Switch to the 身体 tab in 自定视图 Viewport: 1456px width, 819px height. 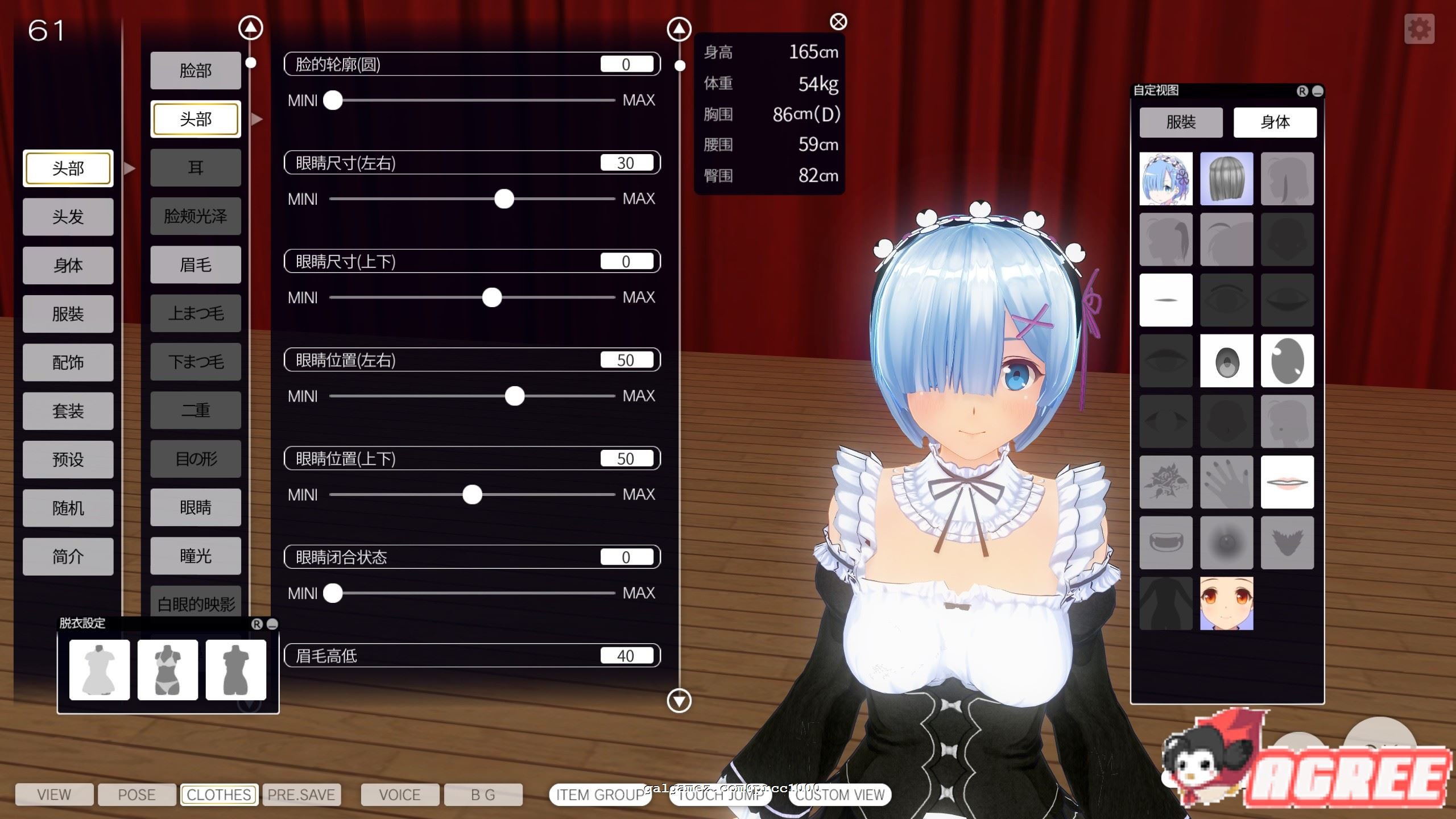point(1275,122)
